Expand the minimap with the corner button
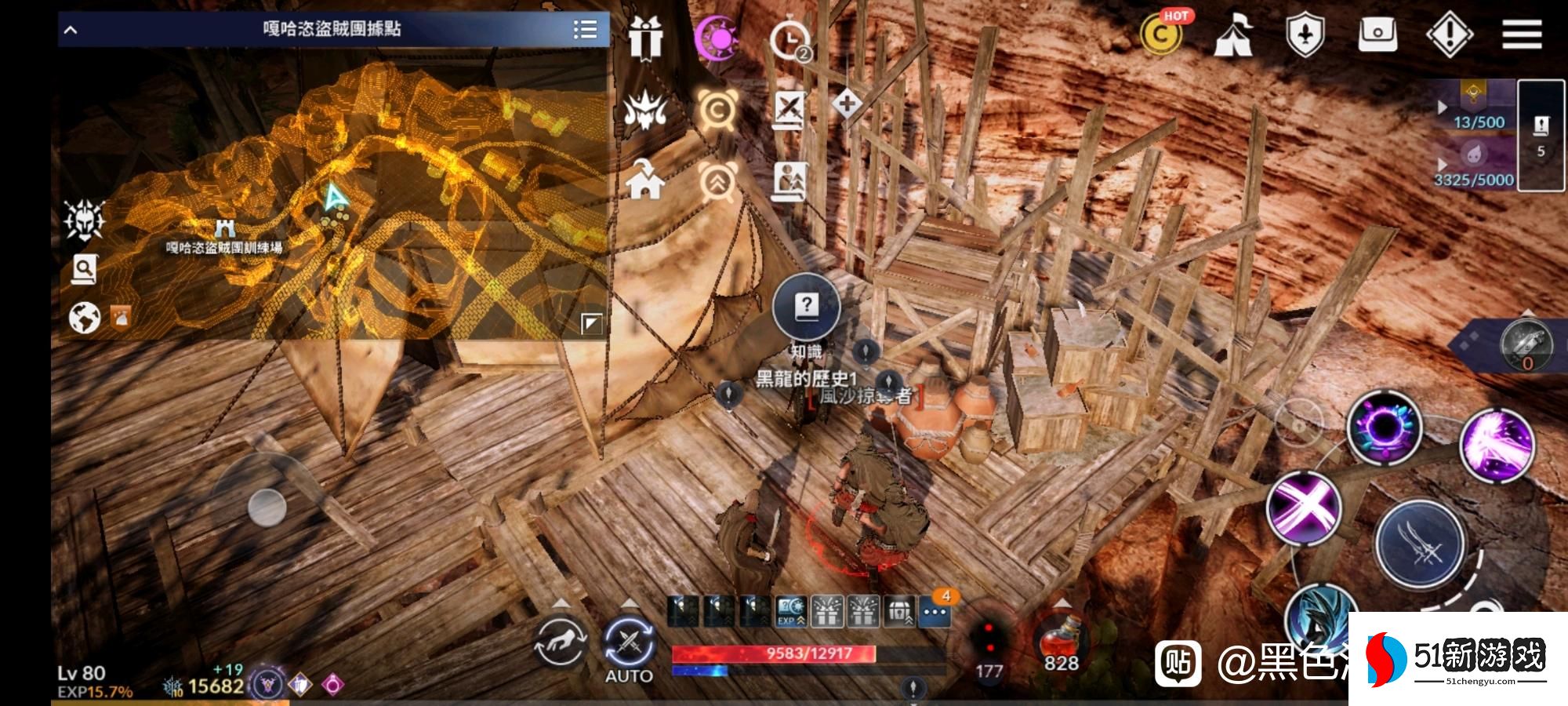Image resolution: width=1568 pixels, height=706 pixels. pyautogui.click(x=591, y=323)
